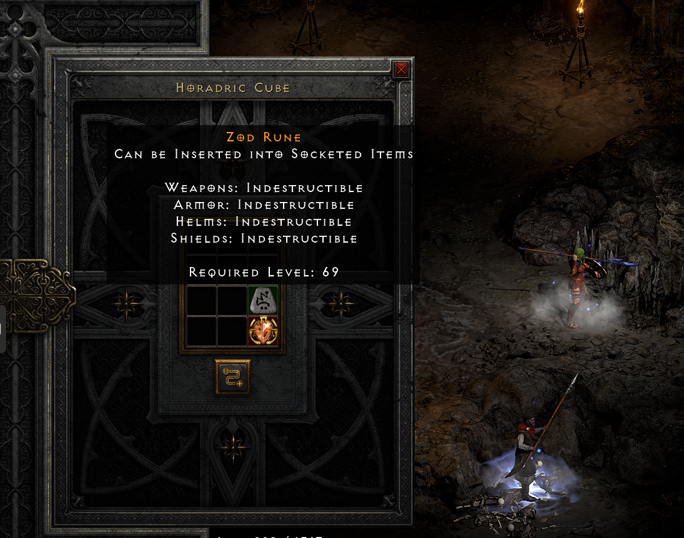The width and height of the screenshot is (684, 538).
Task: Click the Transmute button under the cube grid
Action: [233, 377]
